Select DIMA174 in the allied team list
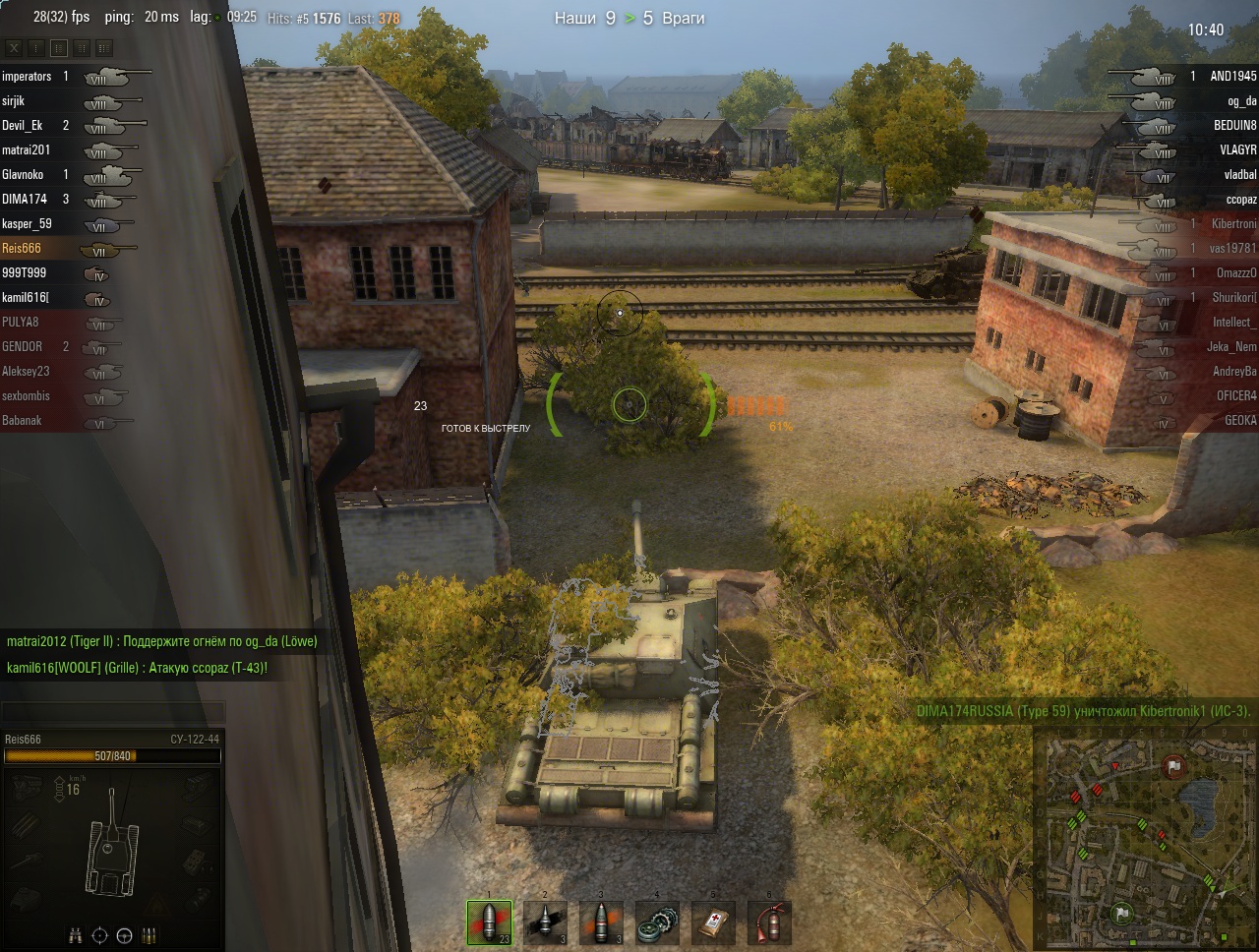The height and width of the screenshot is (952, 1259). pyautogui.click(x=25, y=199)
